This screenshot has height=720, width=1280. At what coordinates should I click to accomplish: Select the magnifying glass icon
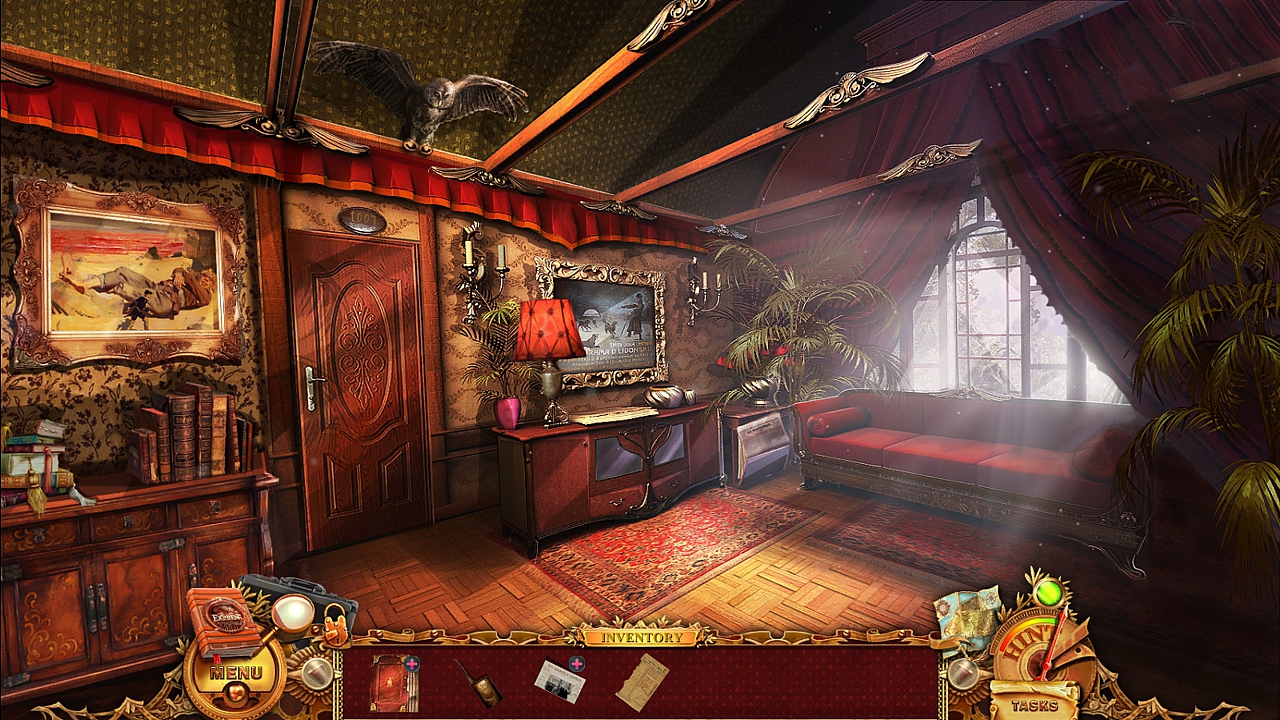[291, 612]
